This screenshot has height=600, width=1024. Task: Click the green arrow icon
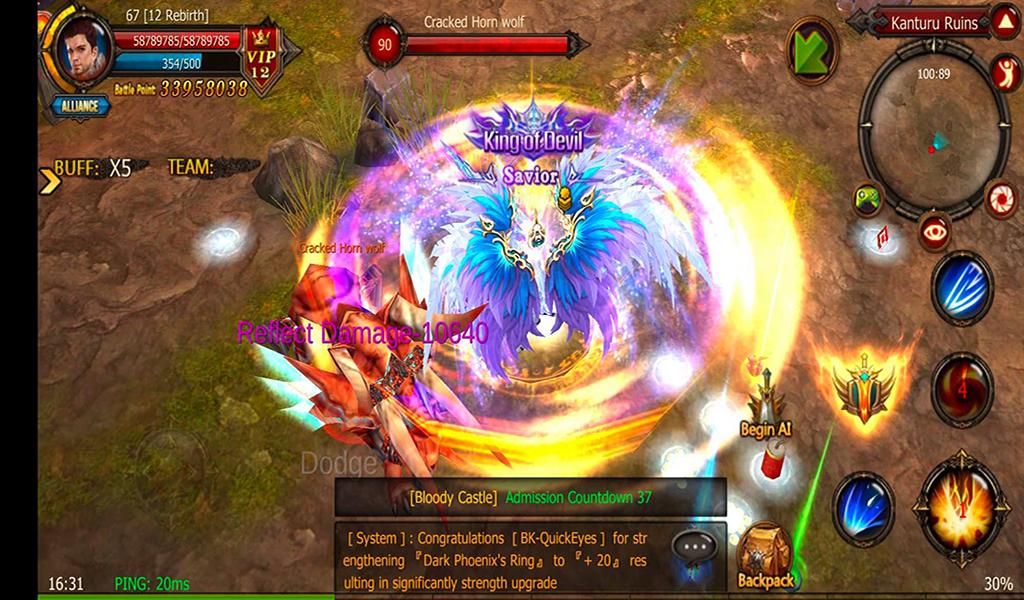click(x=812, y=50)
